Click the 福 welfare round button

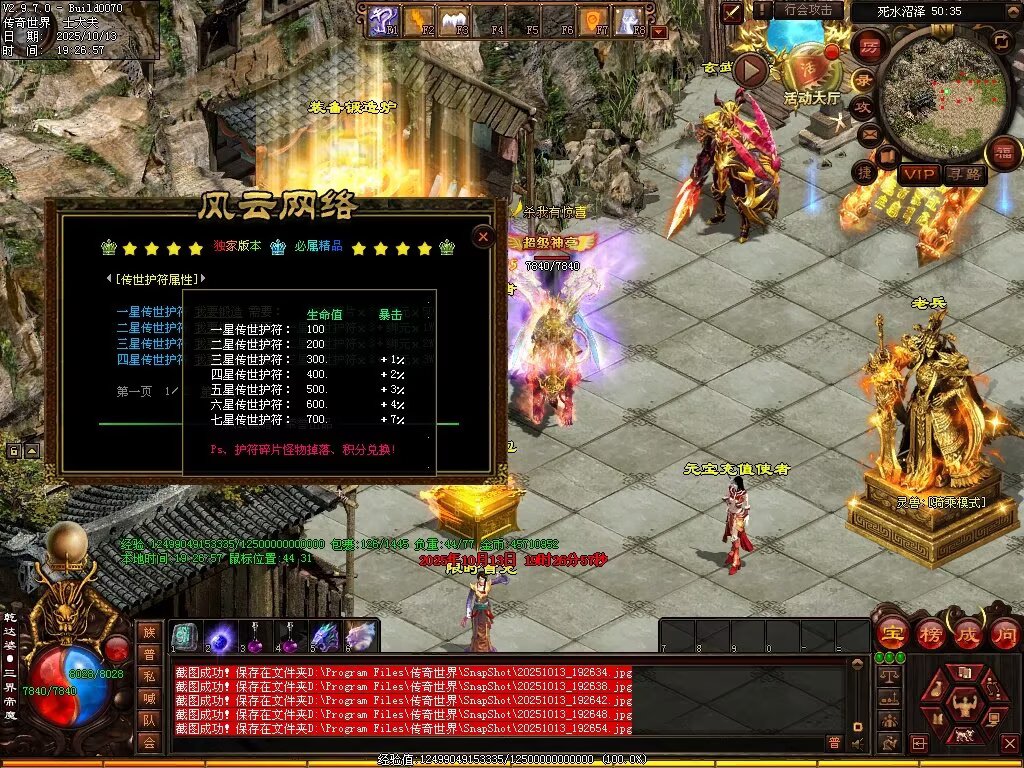click(1003, 153)
